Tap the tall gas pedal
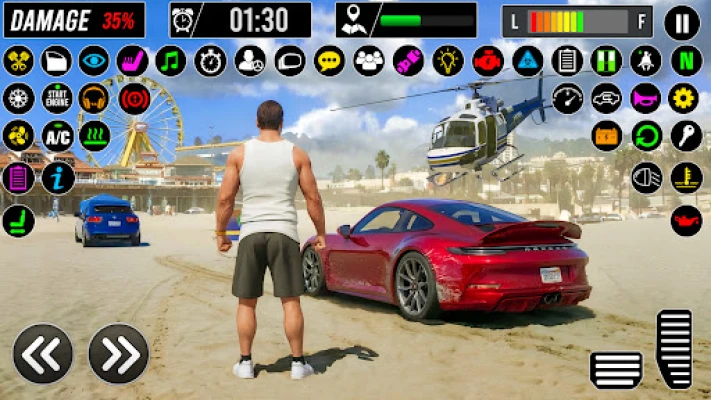Screen dimensions: 711x400 (674, 349)
